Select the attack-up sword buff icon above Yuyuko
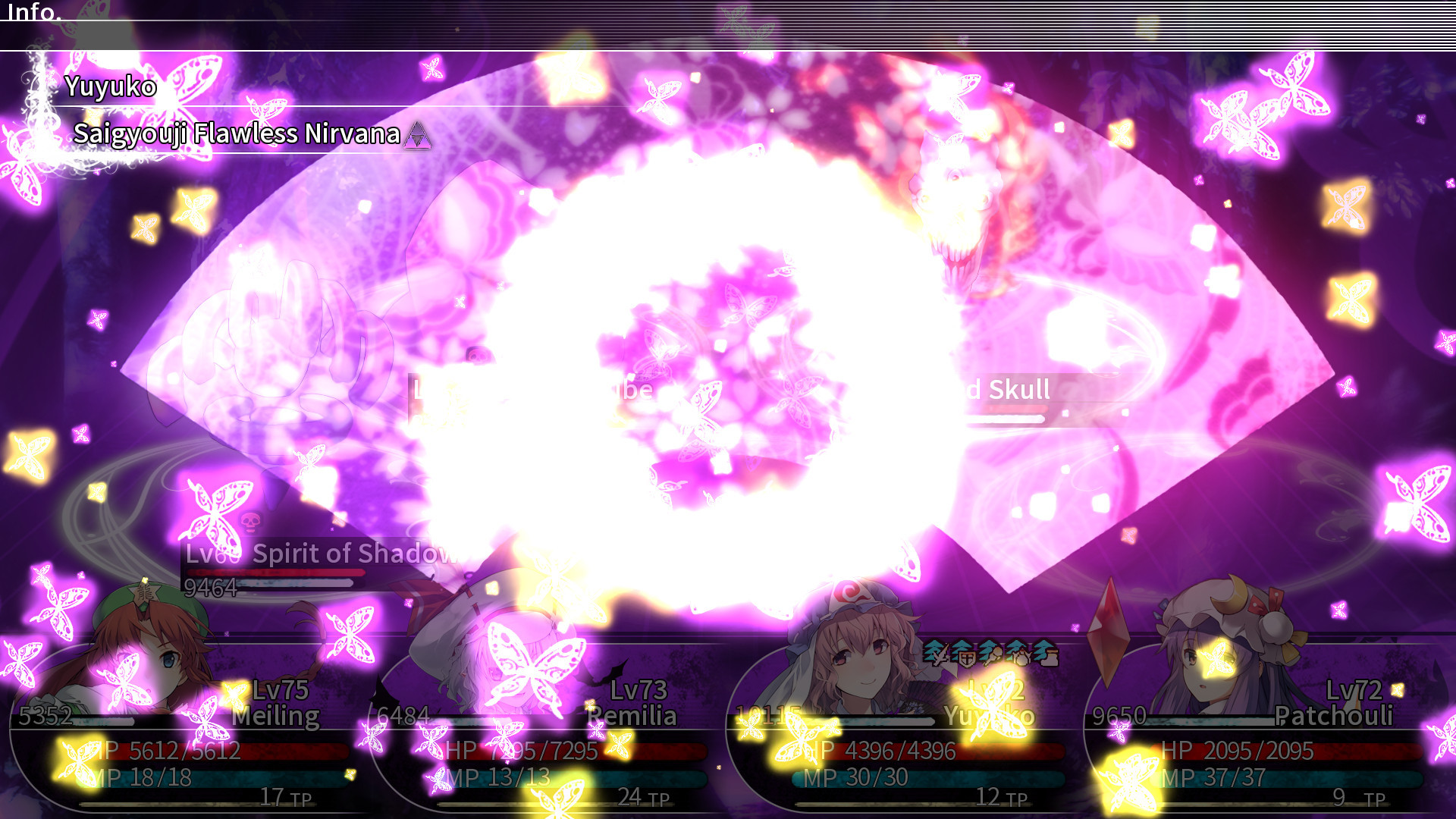Screen dimensions: 1456x819 [x=937, y=654]
